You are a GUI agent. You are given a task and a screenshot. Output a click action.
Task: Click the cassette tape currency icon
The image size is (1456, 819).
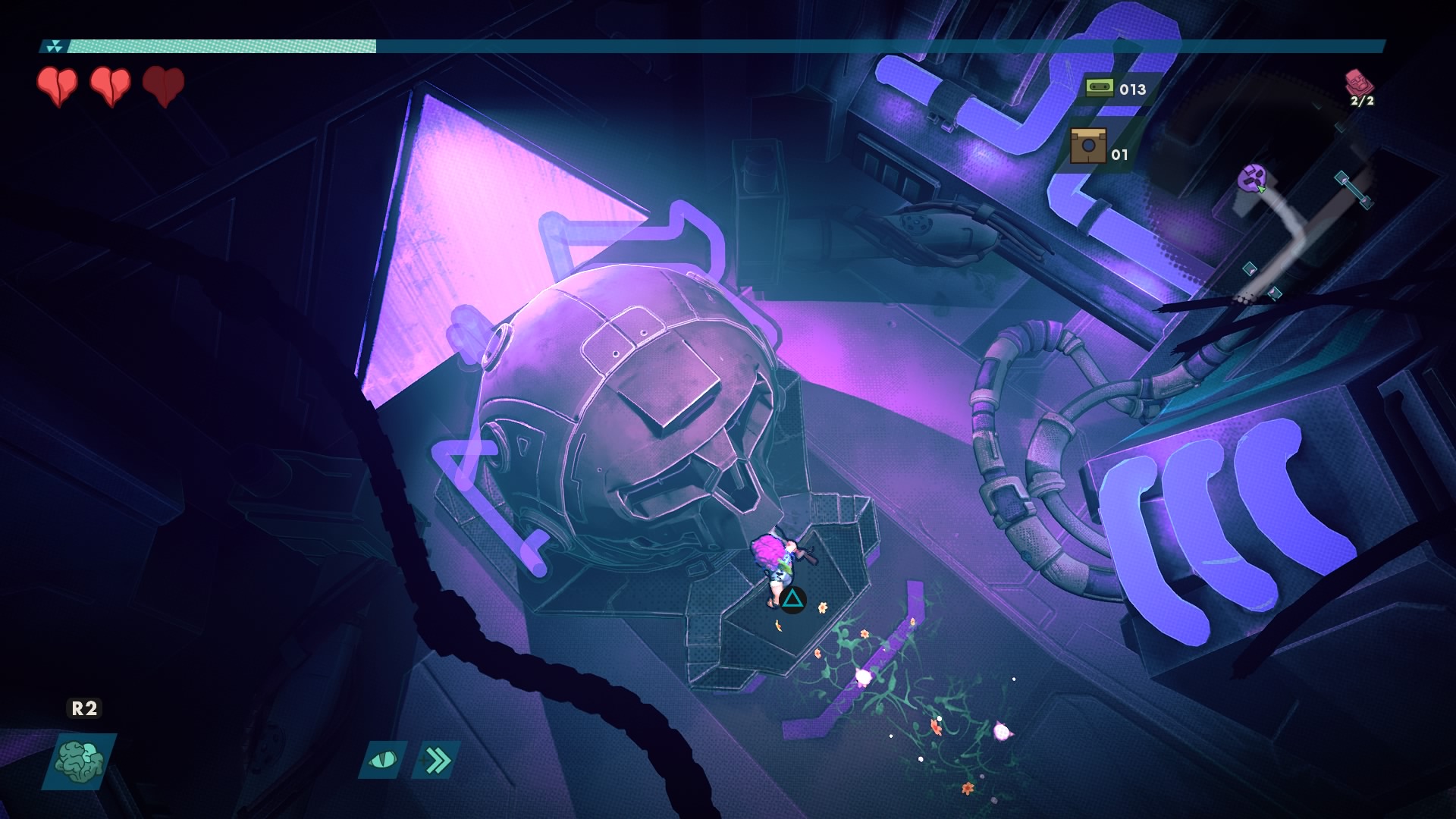pos(1099,88)
